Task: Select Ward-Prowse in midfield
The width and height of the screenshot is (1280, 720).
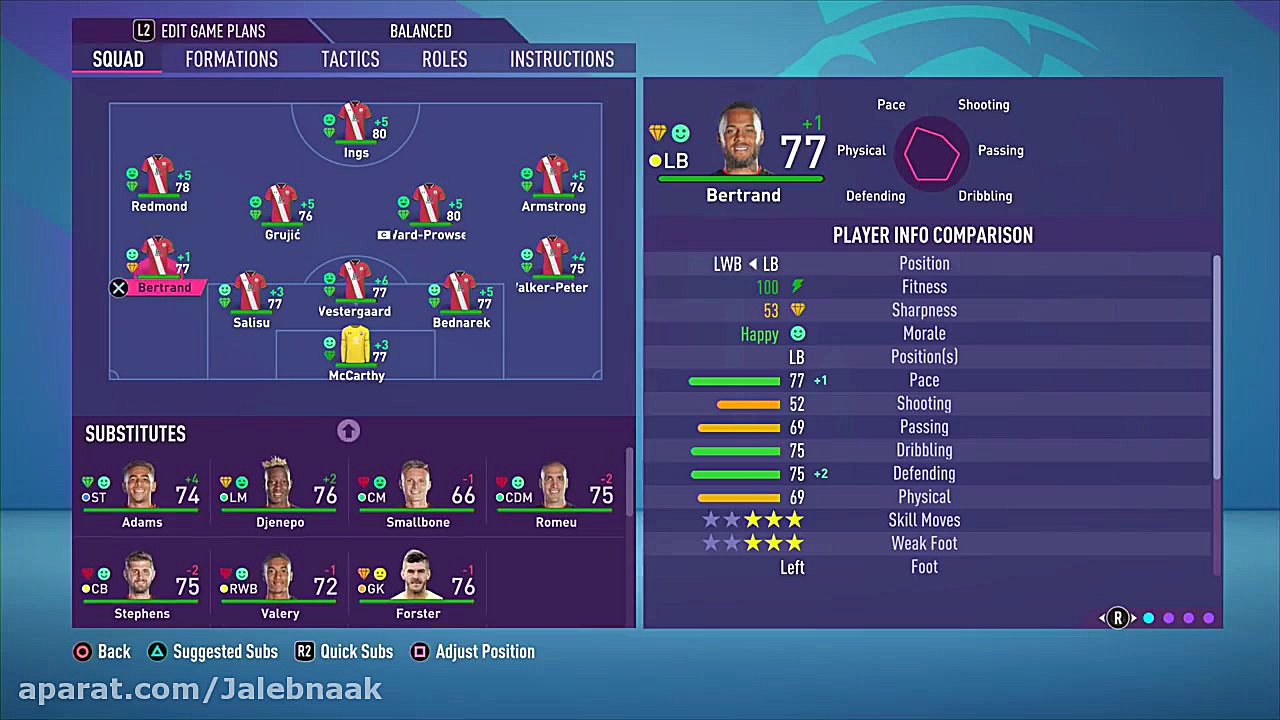Action: [428, 207]
